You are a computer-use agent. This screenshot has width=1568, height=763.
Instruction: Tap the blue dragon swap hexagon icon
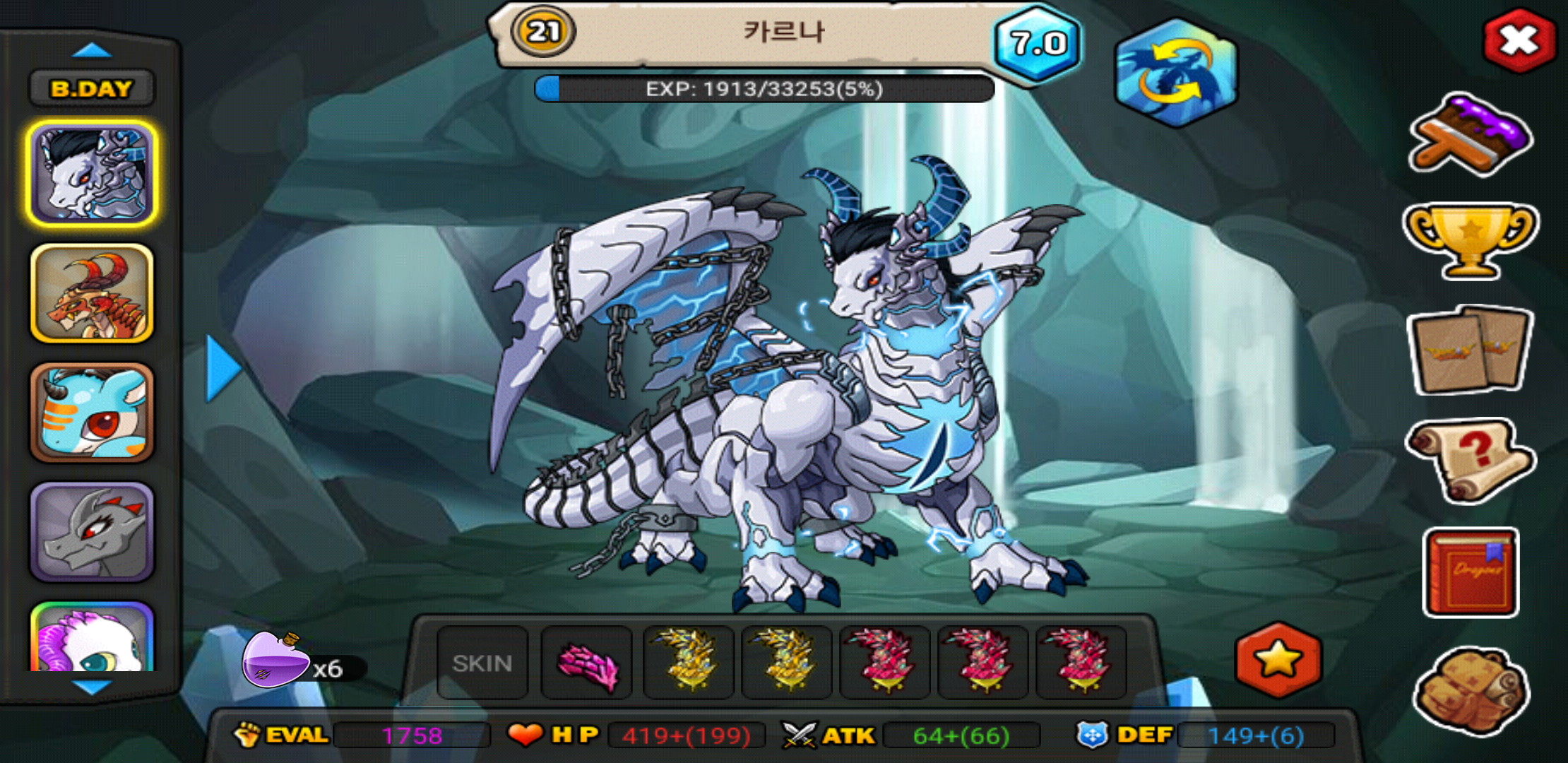(x=1175, y=73)
